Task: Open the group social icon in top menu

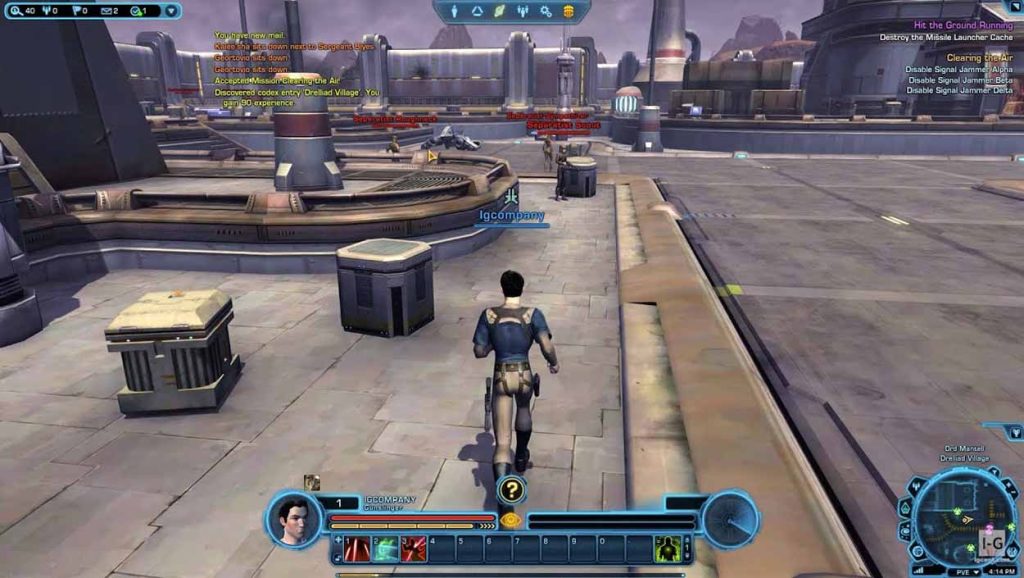Action: (523, 11)
